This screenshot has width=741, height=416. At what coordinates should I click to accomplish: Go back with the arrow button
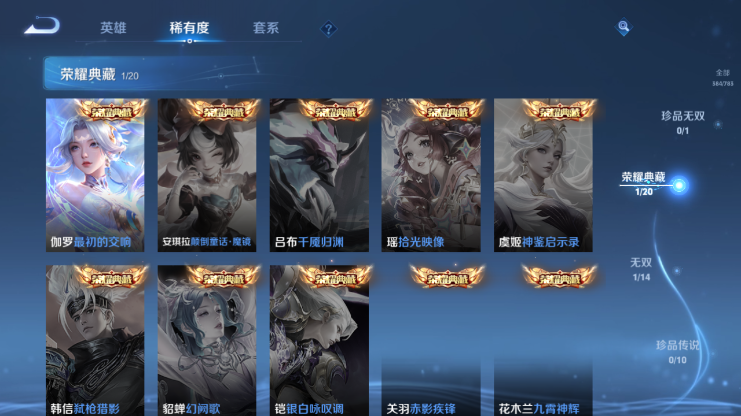click(x=42, y=26)
